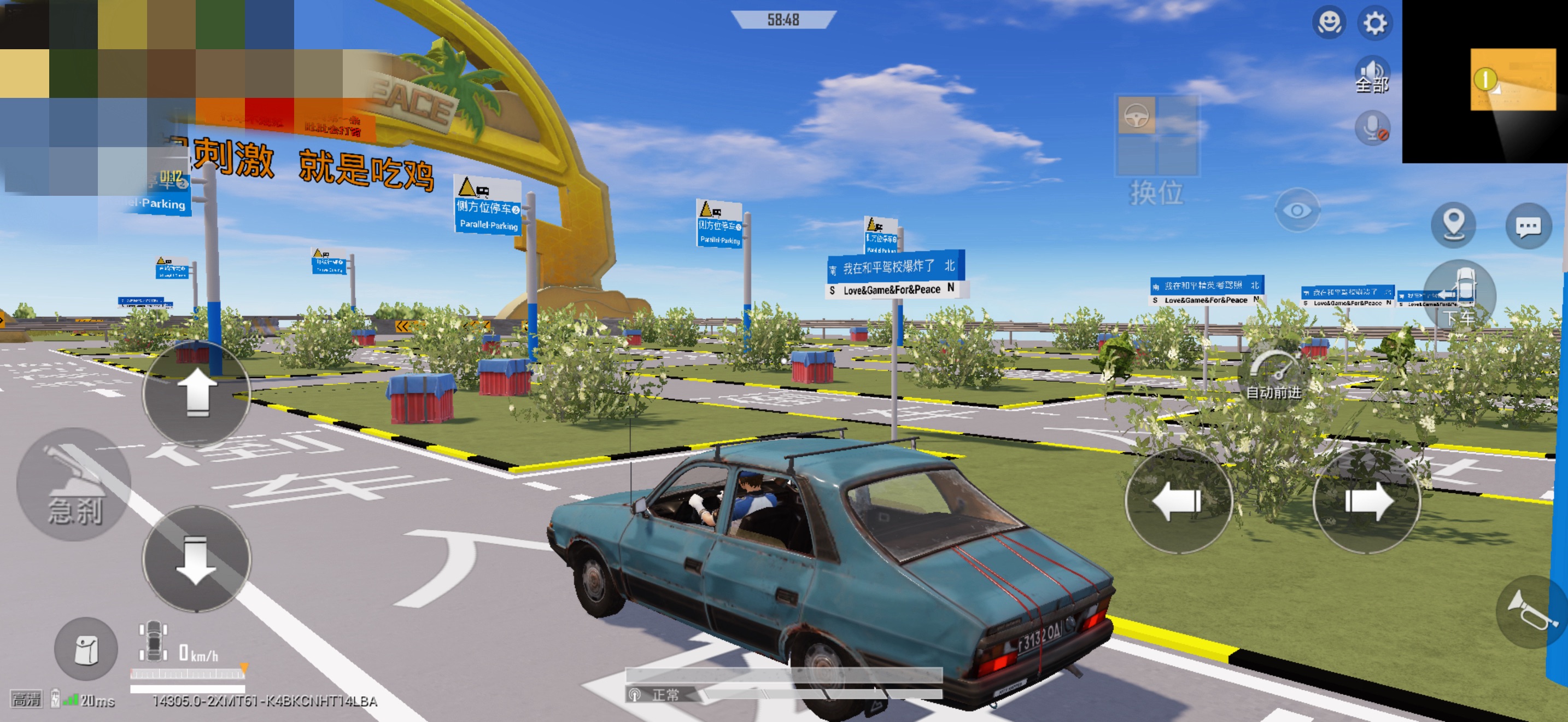
Task: Open the emoji emote panel
Action: [x=1329, y=24]
